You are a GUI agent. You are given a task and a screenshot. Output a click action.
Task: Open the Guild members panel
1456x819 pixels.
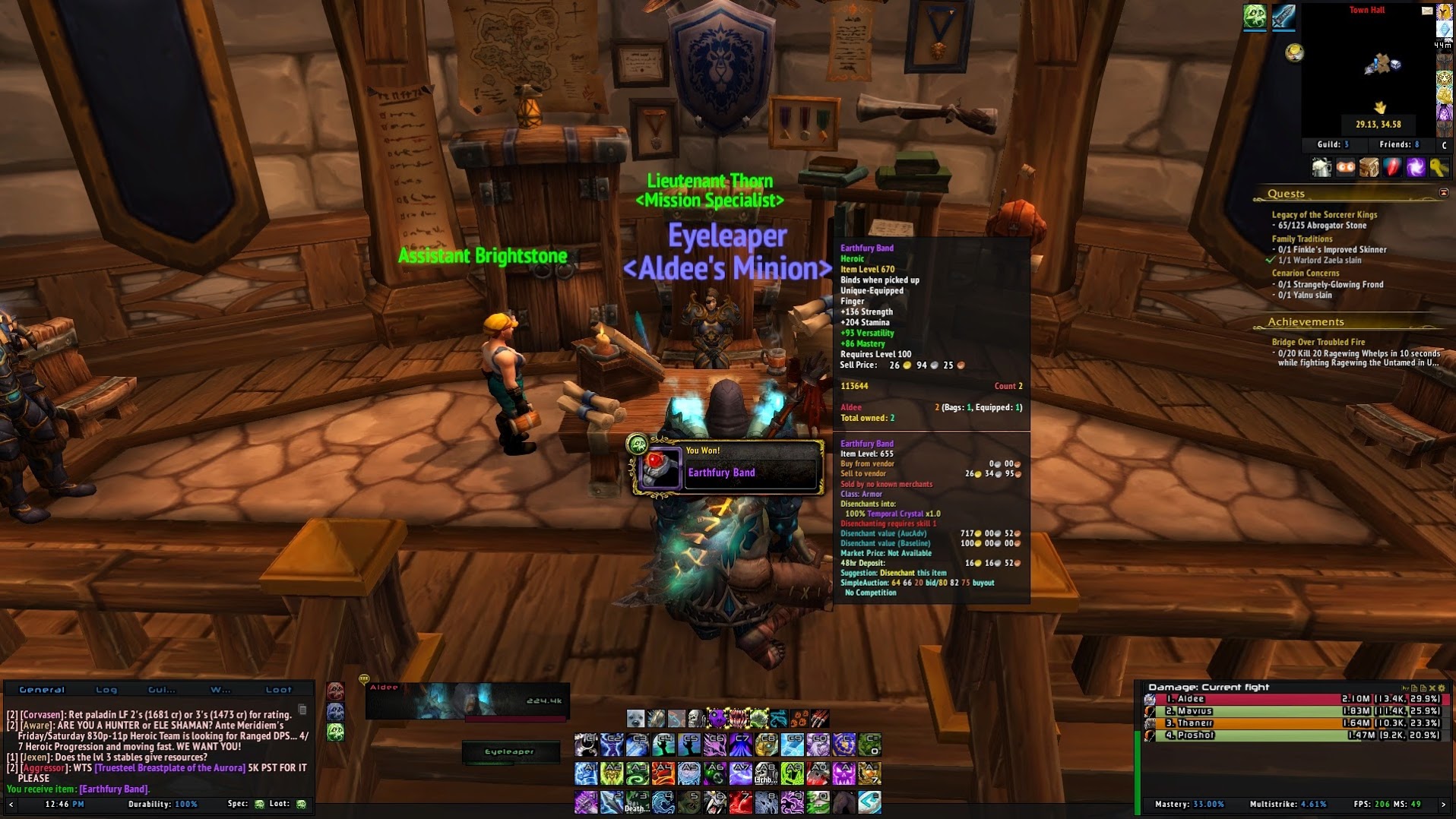pos(1333,144)
